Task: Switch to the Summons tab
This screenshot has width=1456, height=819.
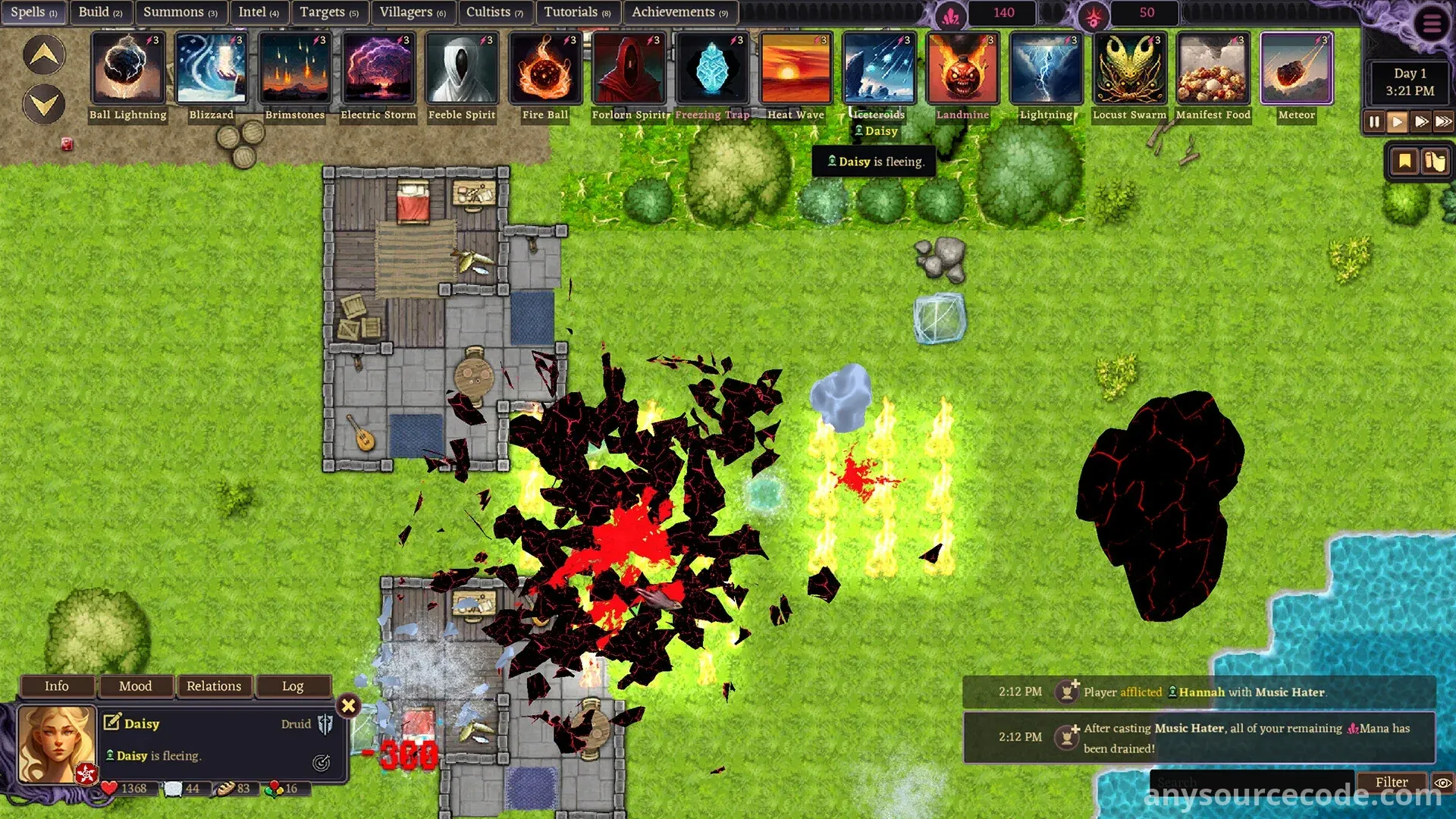Action: [x=180, y=12]
